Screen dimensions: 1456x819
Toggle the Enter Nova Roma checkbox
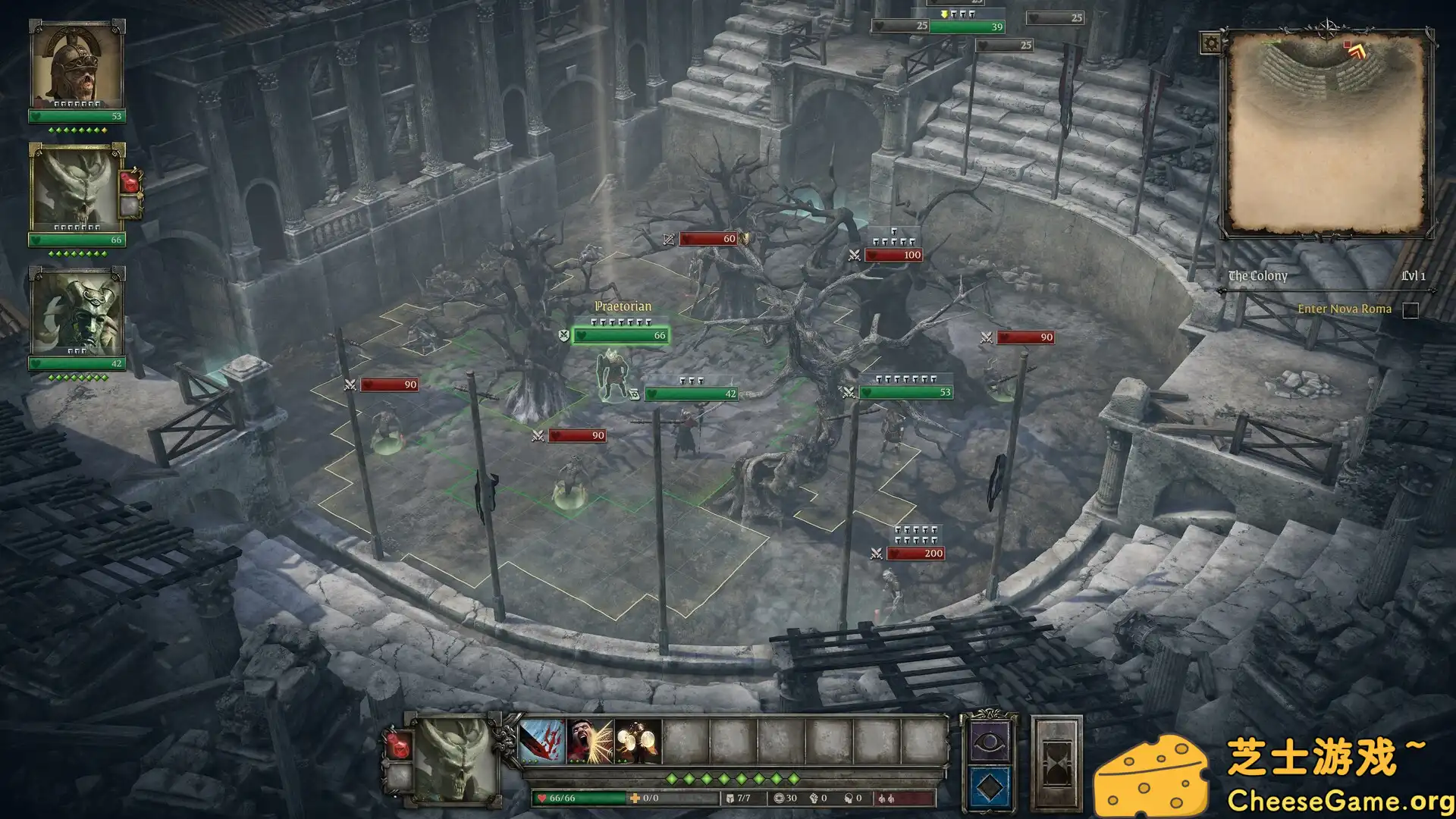(x=1410, y=309)
